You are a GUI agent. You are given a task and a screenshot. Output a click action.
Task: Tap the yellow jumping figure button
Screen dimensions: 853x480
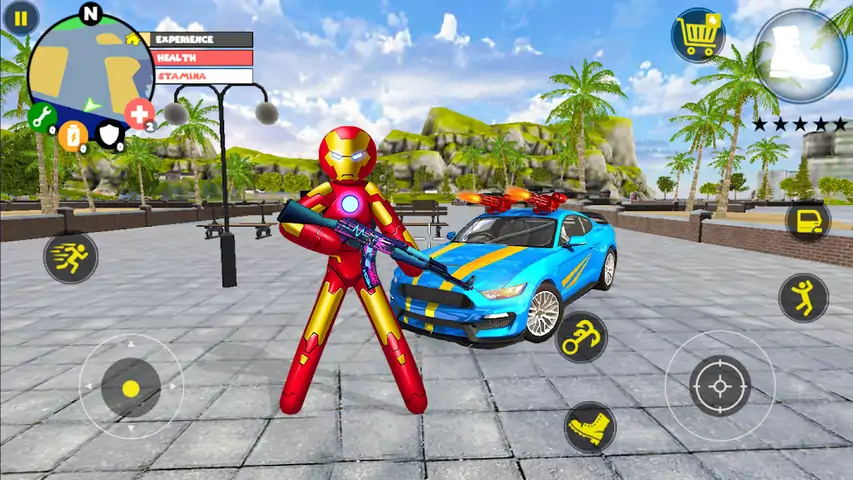pyautogui.click(x=802, y=297)
